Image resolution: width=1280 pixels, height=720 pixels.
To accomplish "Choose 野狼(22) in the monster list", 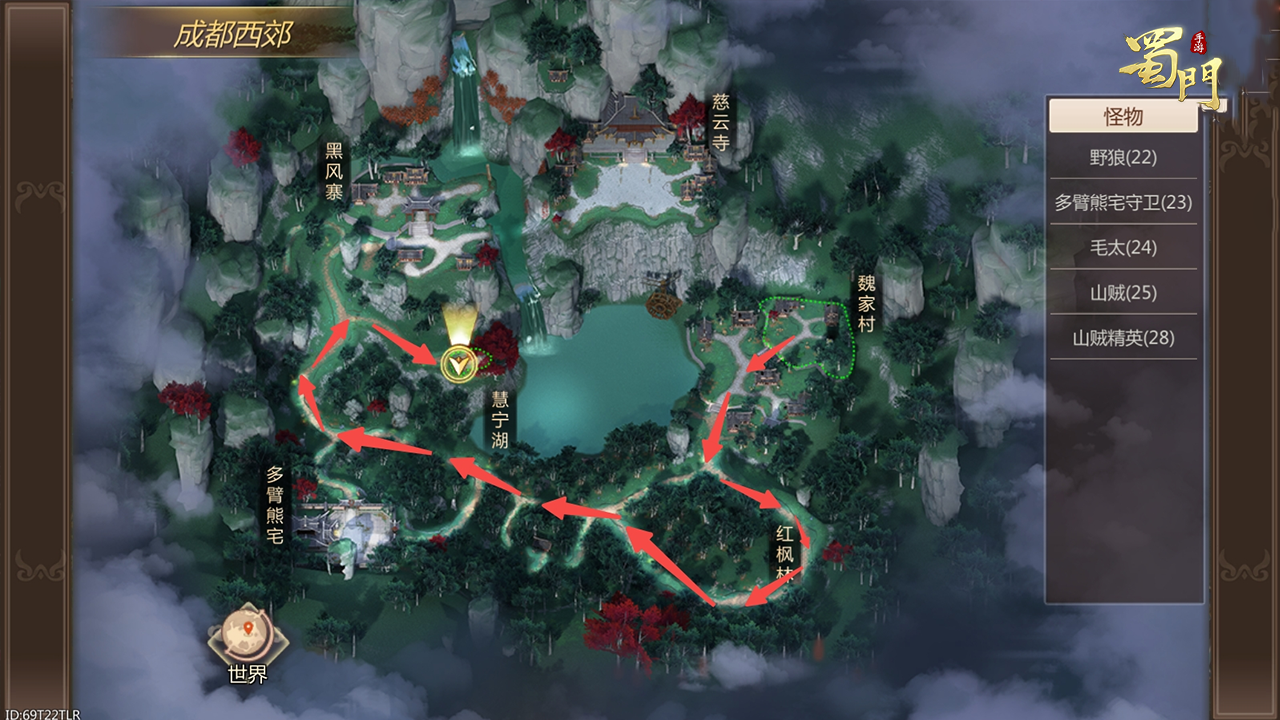I will [x=1123, y=157].
